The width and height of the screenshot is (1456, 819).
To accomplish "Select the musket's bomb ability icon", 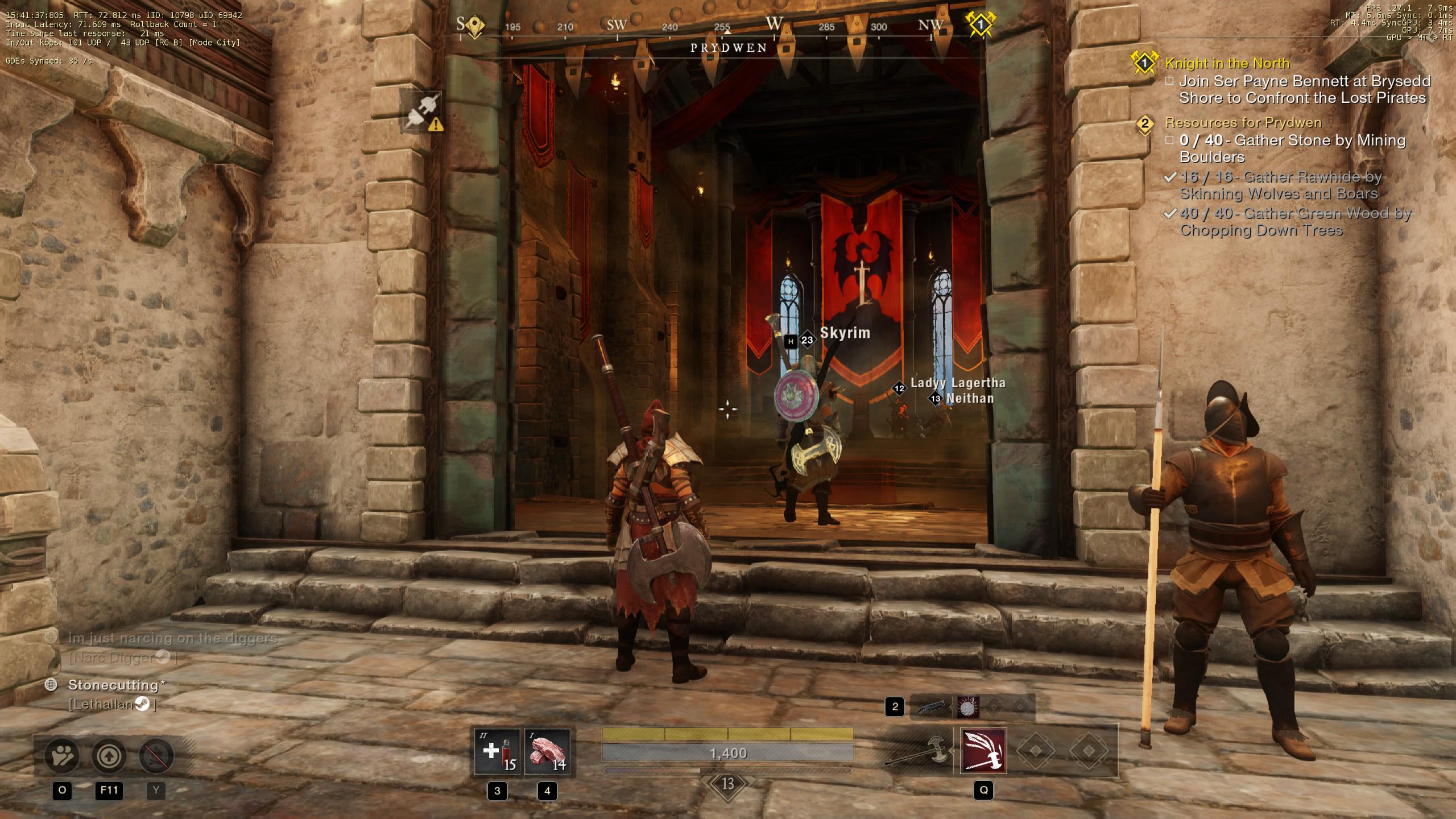I will 967,707.
